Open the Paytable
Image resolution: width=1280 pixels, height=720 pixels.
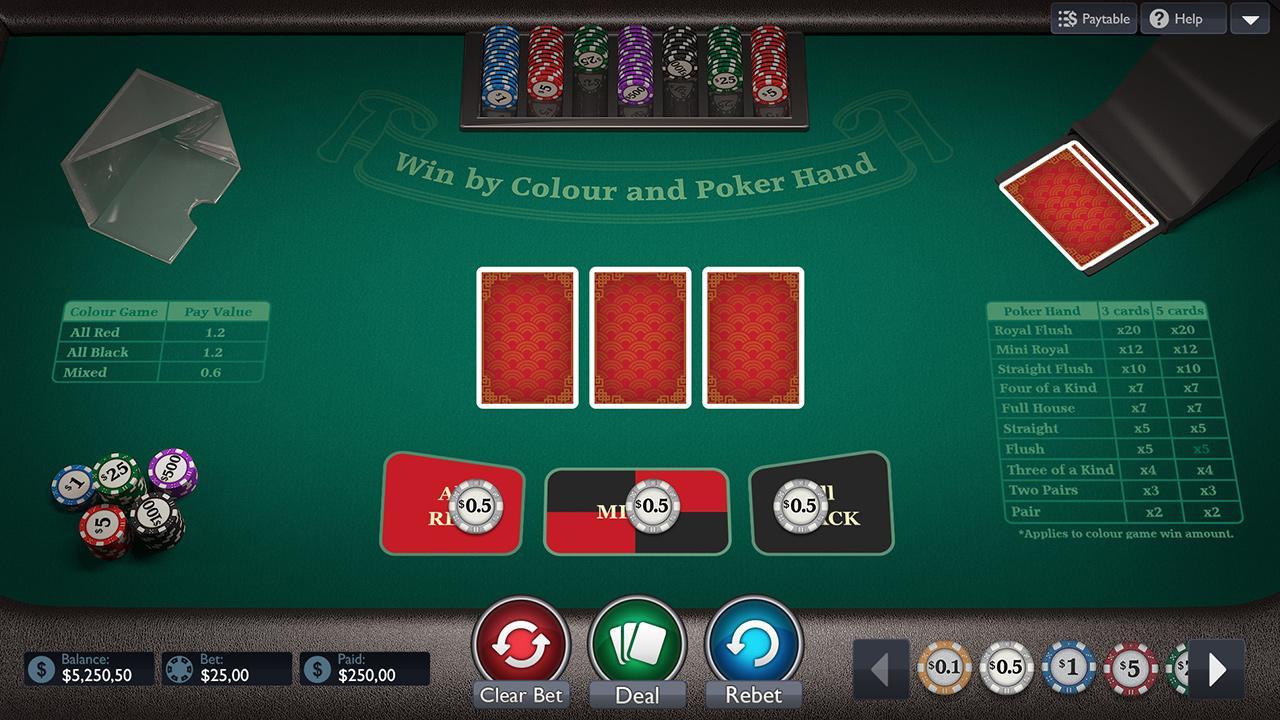coord(1093,18)
